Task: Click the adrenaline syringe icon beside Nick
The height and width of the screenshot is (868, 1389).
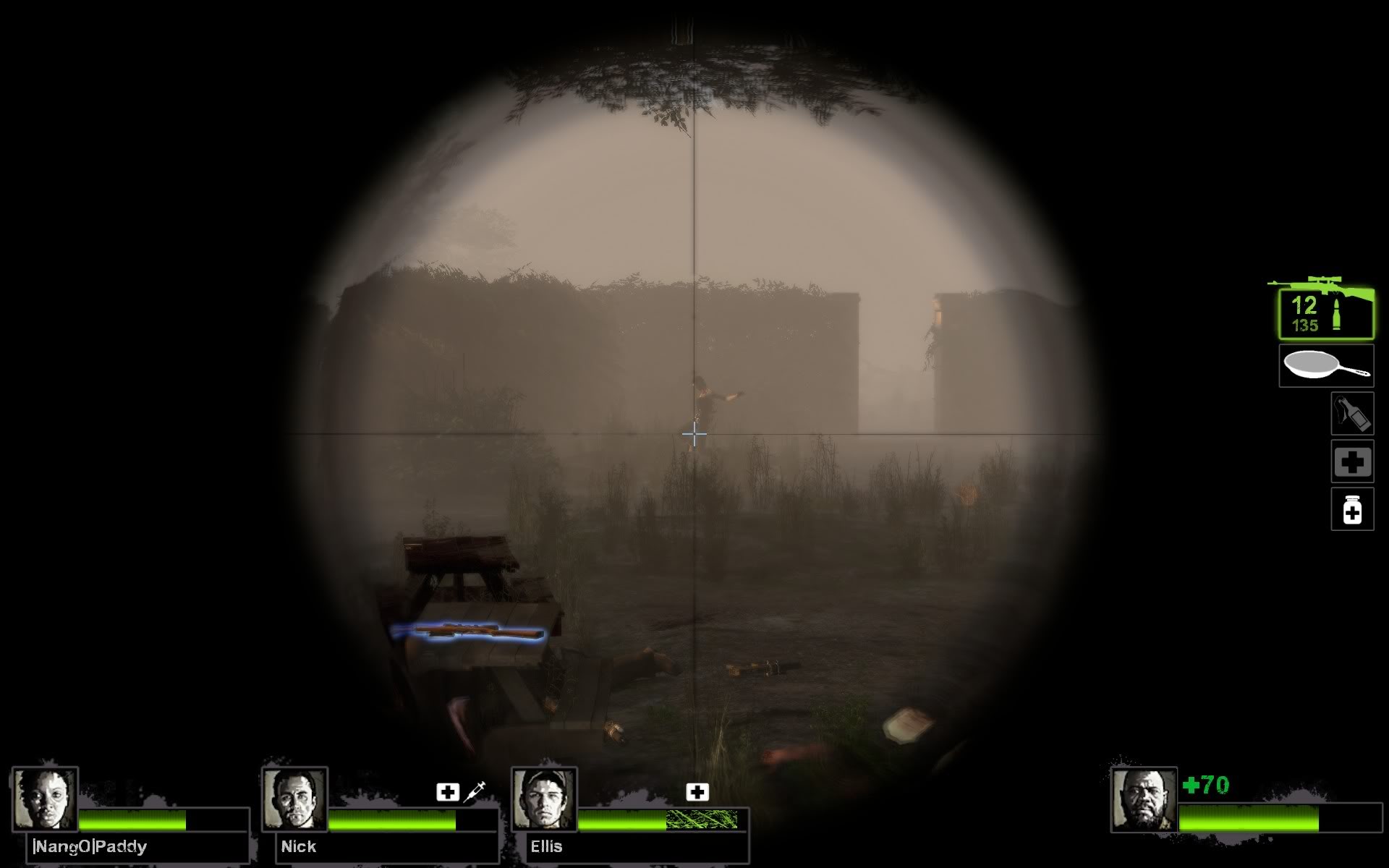Action: click(476, 791)
